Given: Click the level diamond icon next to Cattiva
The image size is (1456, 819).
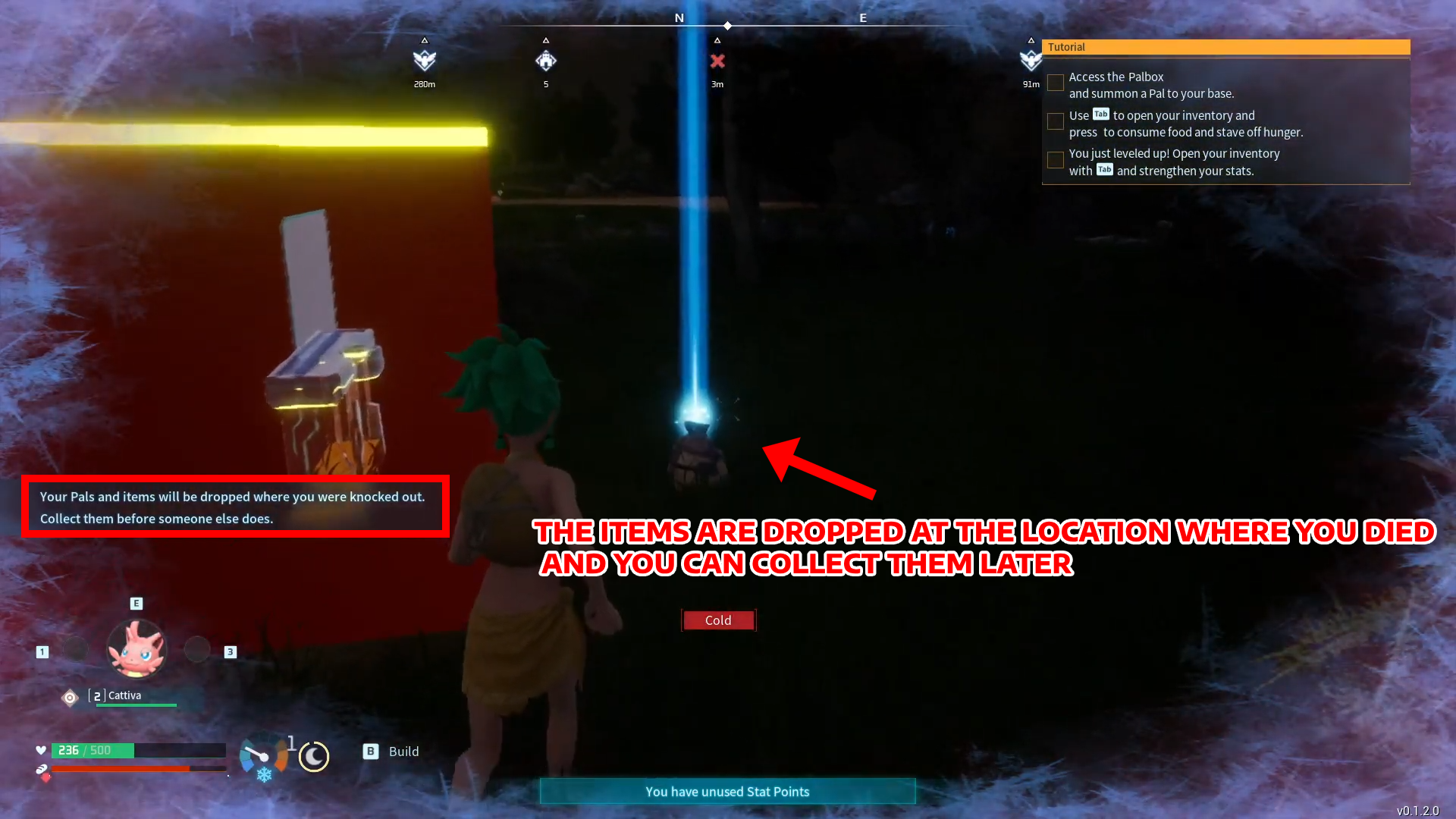Looking at the screenshot, I should [x=69, y=698].
